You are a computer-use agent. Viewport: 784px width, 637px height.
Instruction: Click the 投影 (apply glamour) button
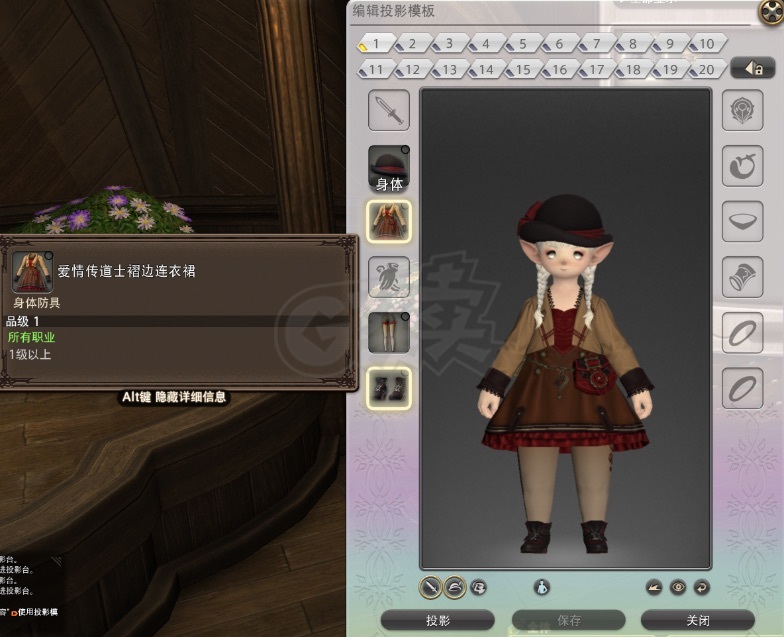coord(438,620)
